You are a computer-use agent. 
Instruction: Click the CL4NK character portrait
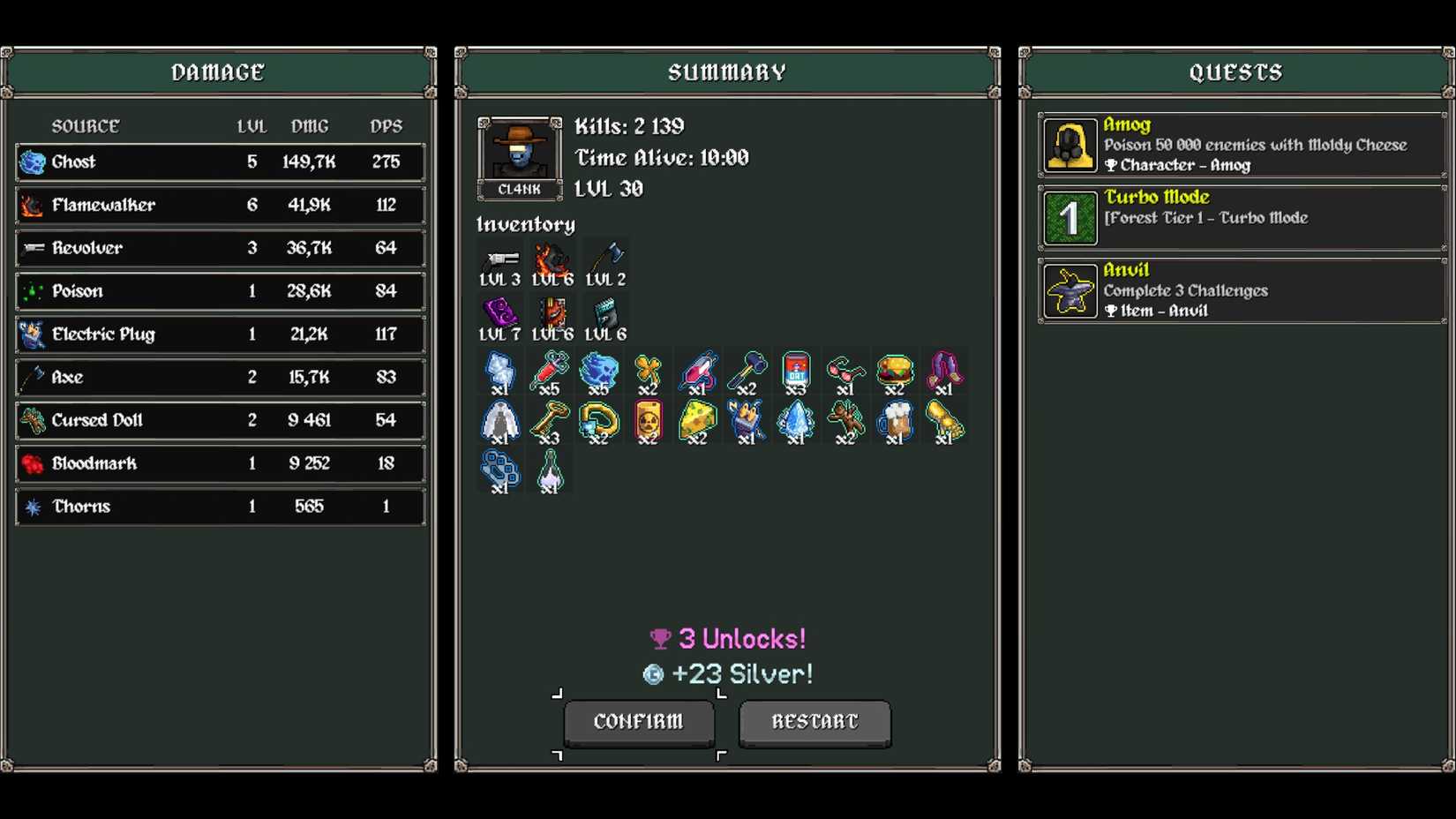[519, 152]
